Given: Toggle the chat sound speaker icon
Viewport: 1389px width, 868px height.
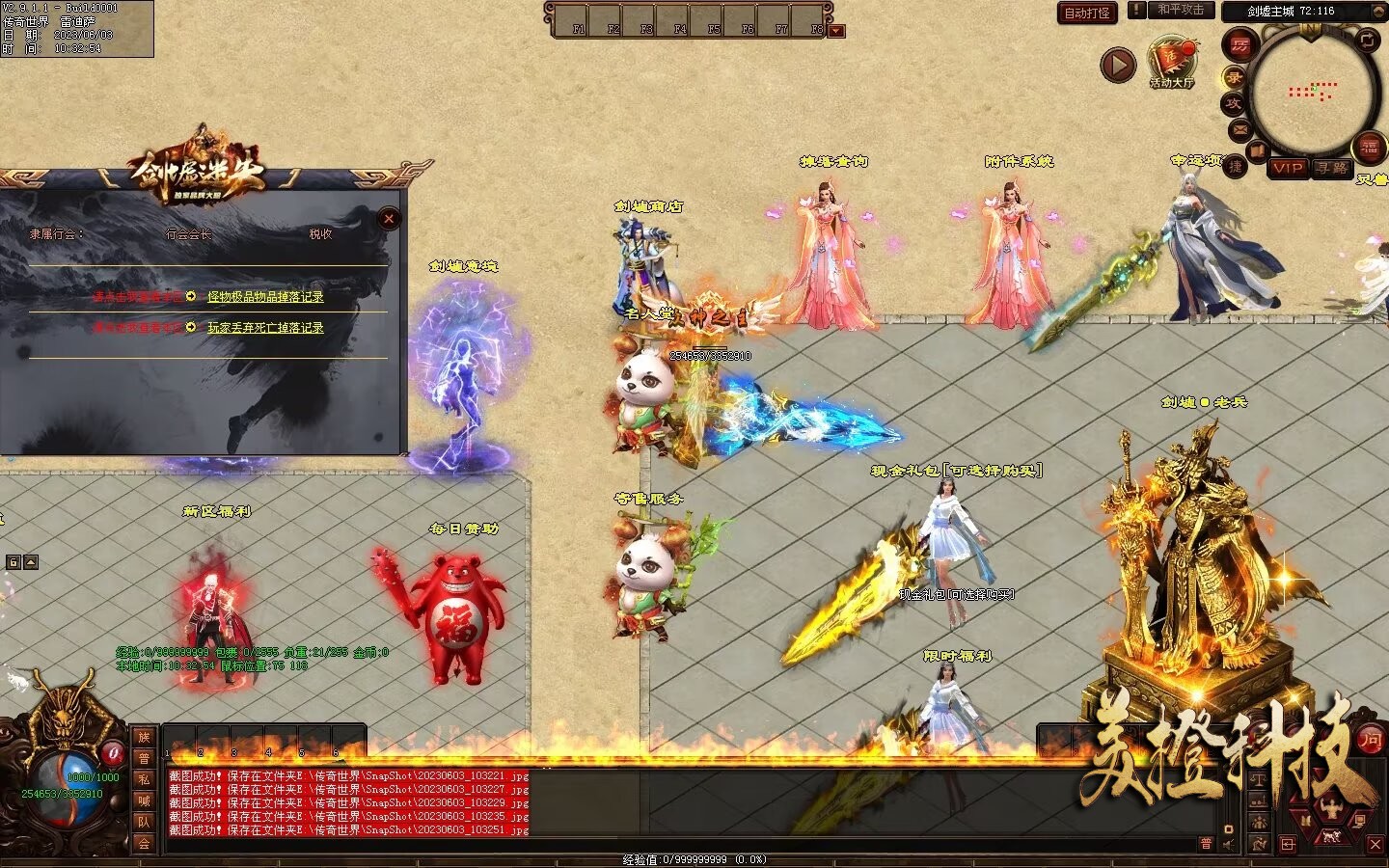Looking at the screenshot, I should (x=1228, y=844).
